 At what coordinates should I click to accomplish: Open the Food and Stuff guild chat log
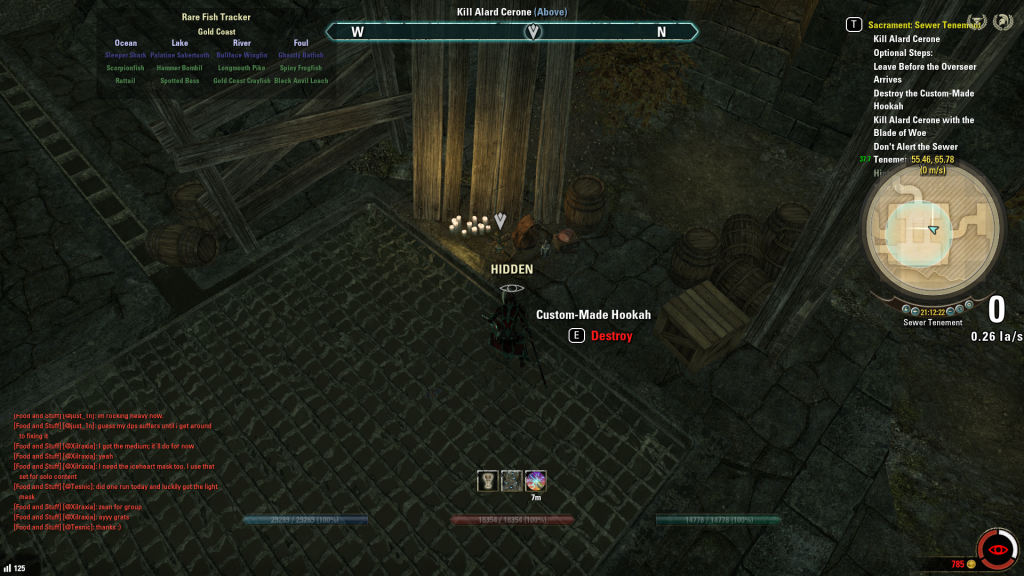pos(115,470)
